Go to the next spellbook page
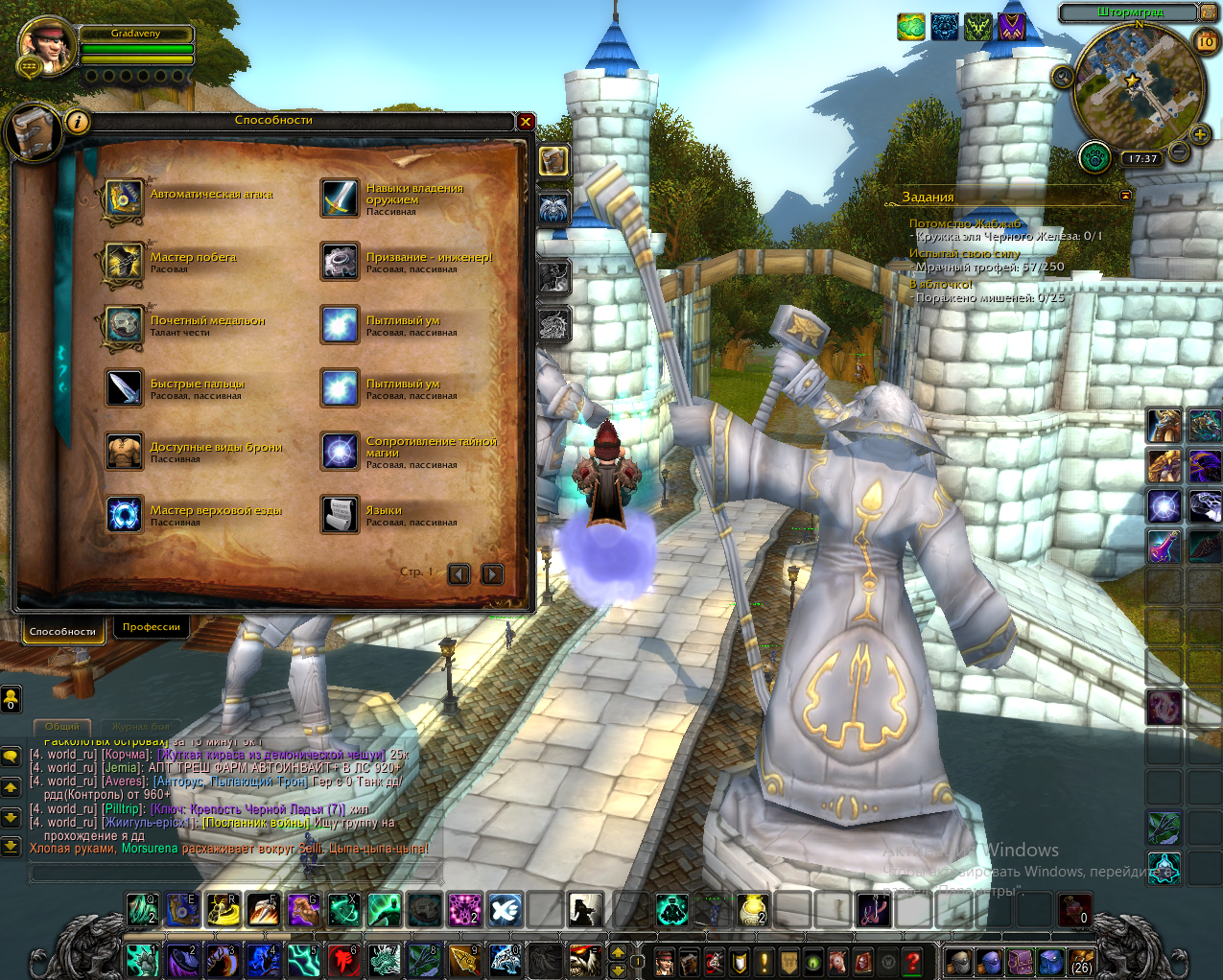Viewport: 1223px width, 980px height. [492, 573]
